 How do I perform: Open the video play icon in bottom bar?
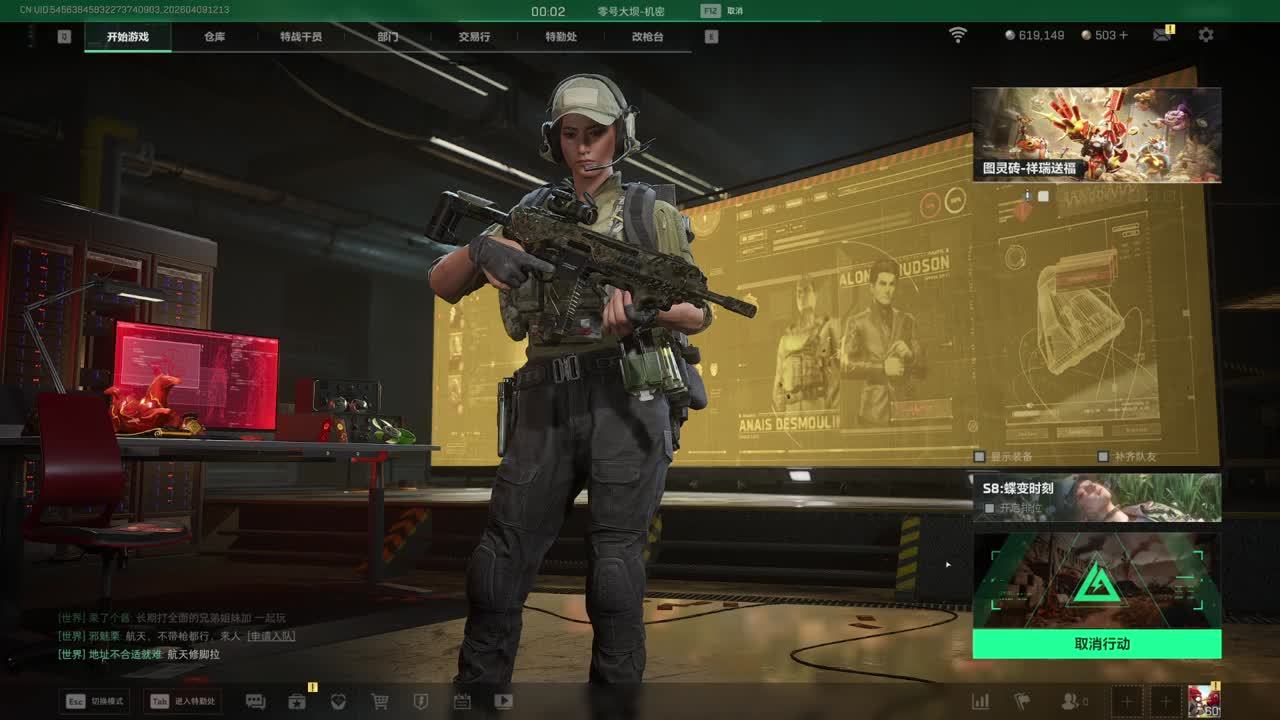(504, 702)
